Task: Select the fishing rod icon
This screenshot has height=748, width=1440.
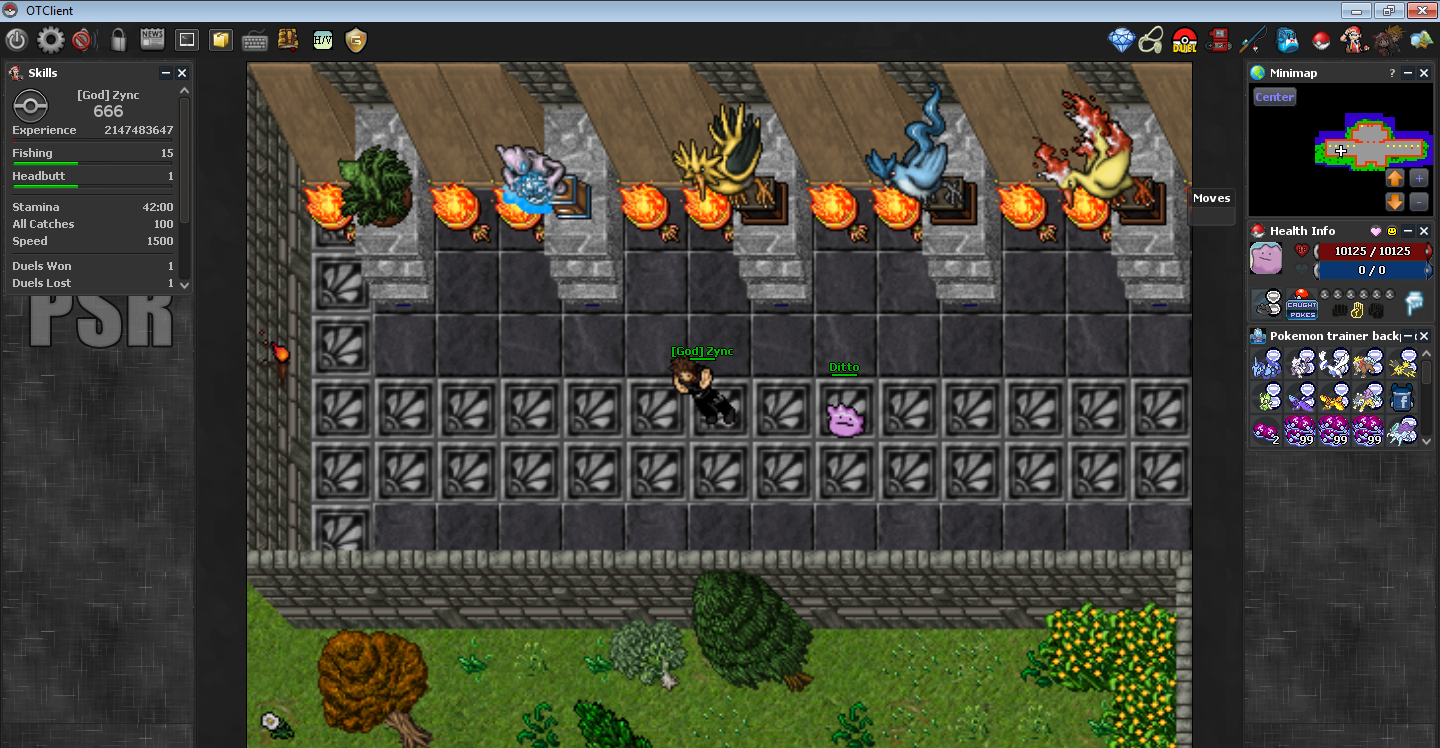Action: pos(1253,40)
